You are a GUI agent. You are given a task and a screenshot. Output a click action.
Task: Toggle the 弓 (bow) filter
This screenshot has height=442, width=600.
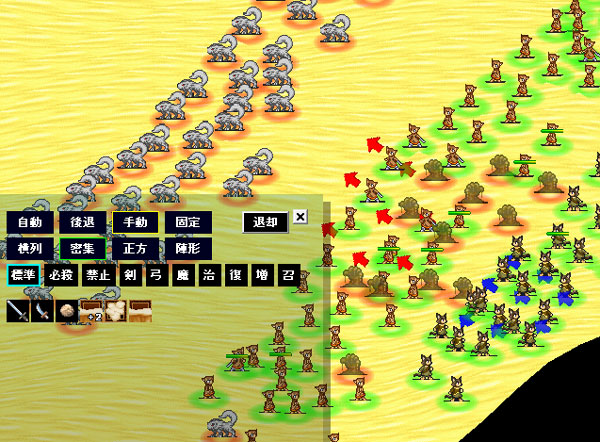pos(157,274)
